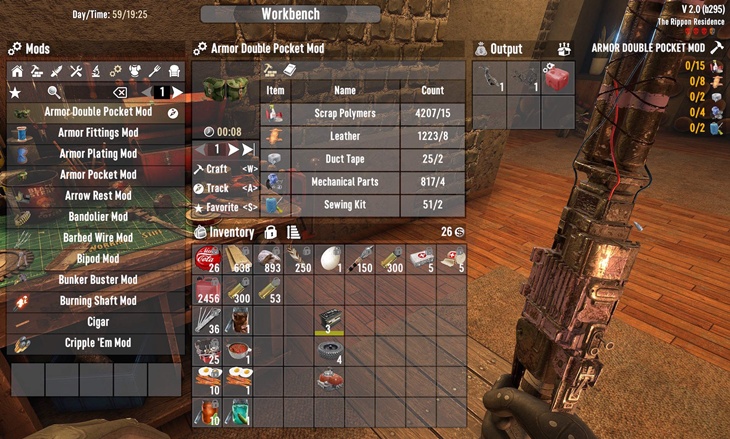Mark the recipe as Favorite

(x=223, y=207)
